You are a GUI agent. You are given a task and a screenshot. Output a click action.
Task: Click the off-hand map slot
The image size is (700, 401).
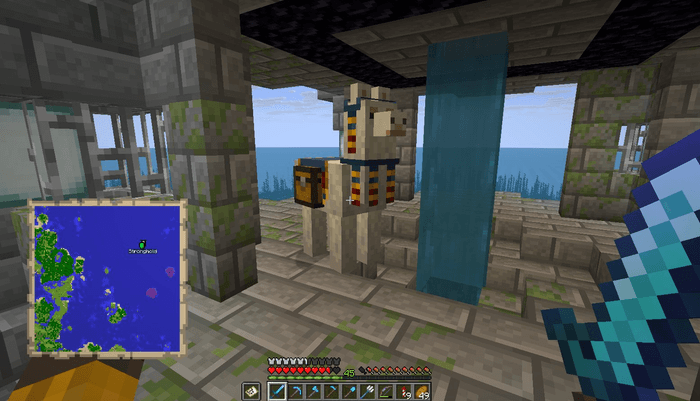pos(251,390)
